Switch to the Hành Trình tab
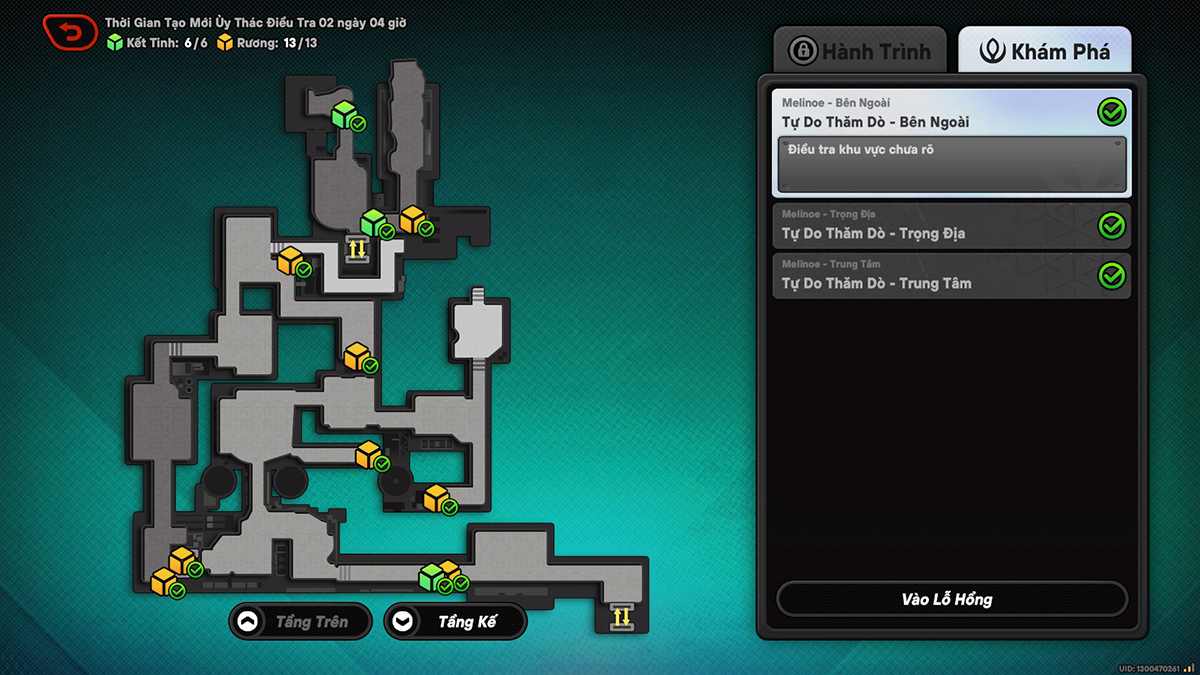The image size is (1200, 675). [860, 51]
